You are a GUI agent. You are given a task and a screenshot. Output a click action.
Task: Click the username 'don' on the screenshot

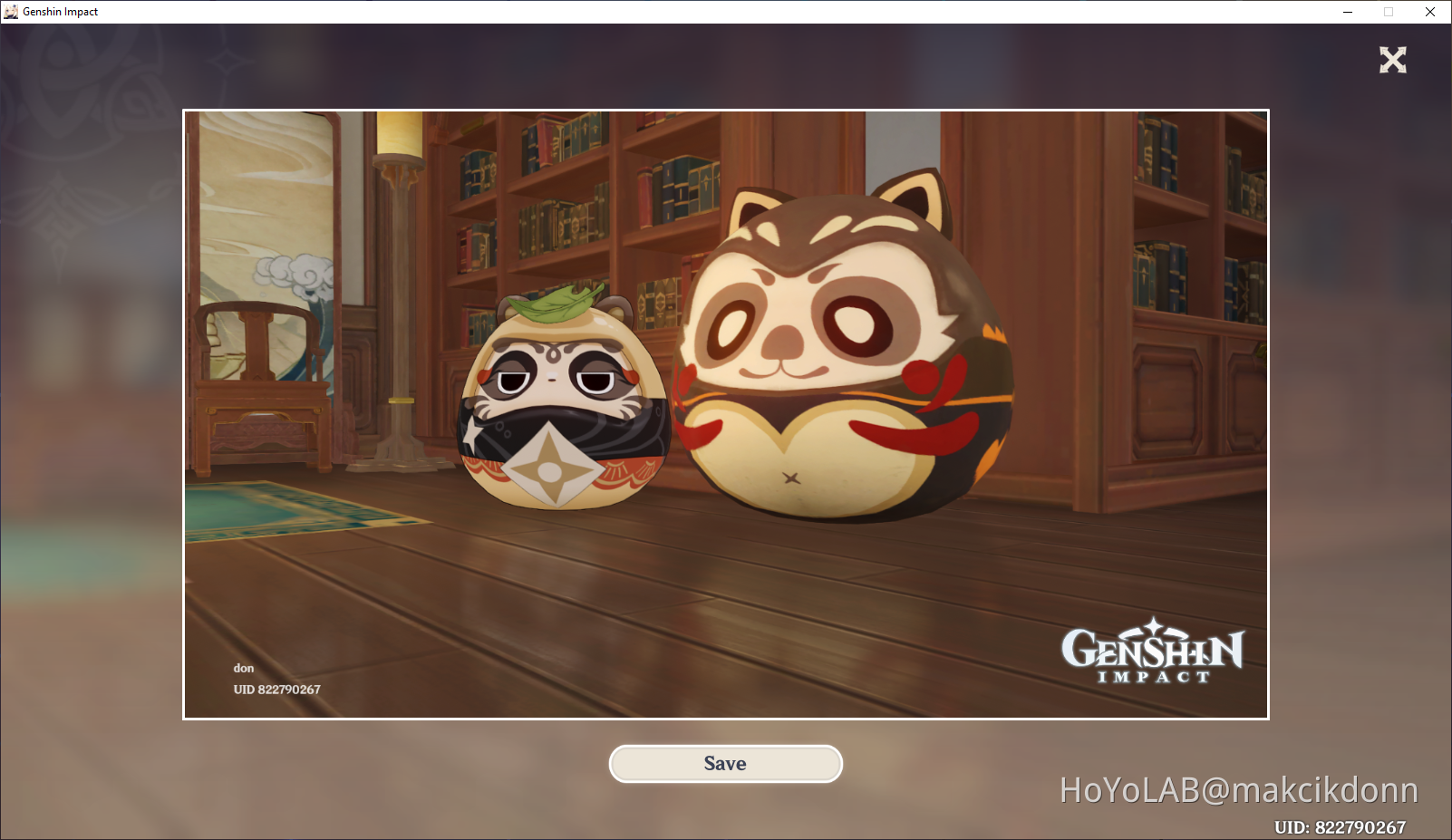pyautogui.click(x=243, y=668)
